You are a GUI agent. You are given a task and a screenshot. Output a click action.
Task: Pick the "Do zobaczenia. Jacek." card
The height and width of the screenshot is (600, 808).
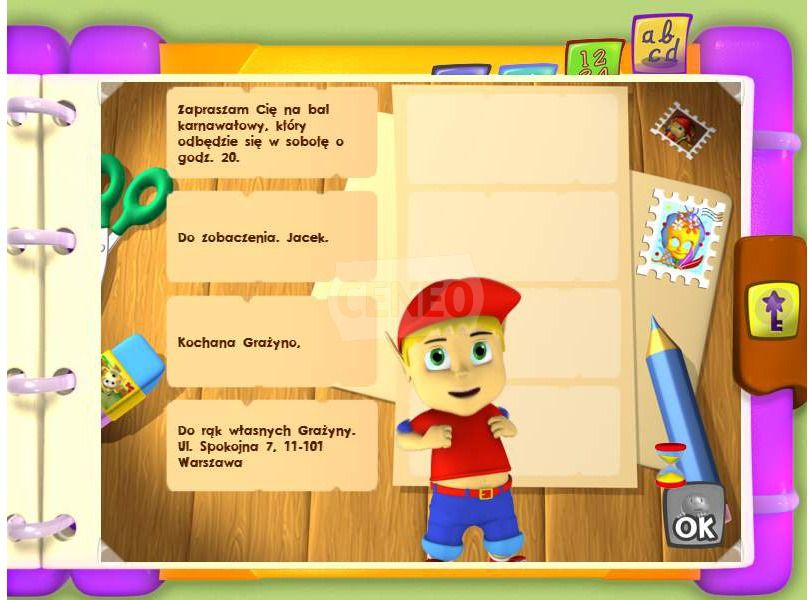[x=271, y=238]
